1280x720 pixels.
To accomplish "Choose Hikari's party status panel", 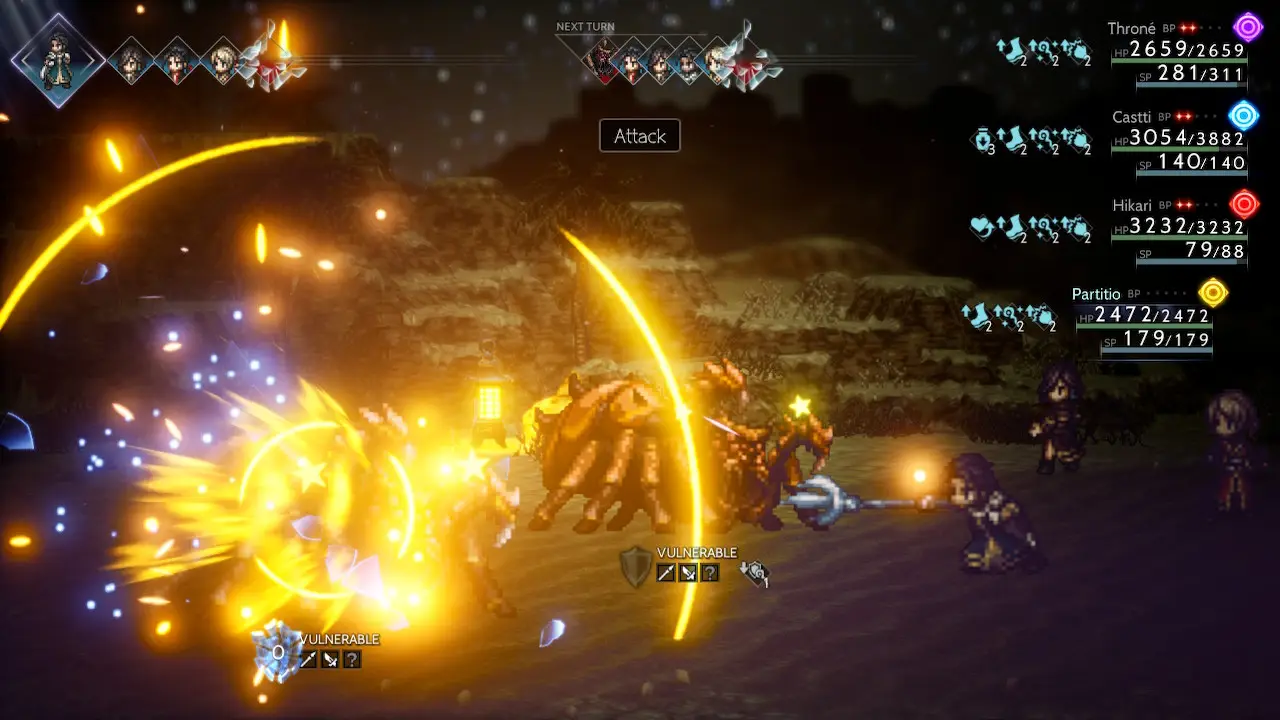I will (x=1177, y=228).
